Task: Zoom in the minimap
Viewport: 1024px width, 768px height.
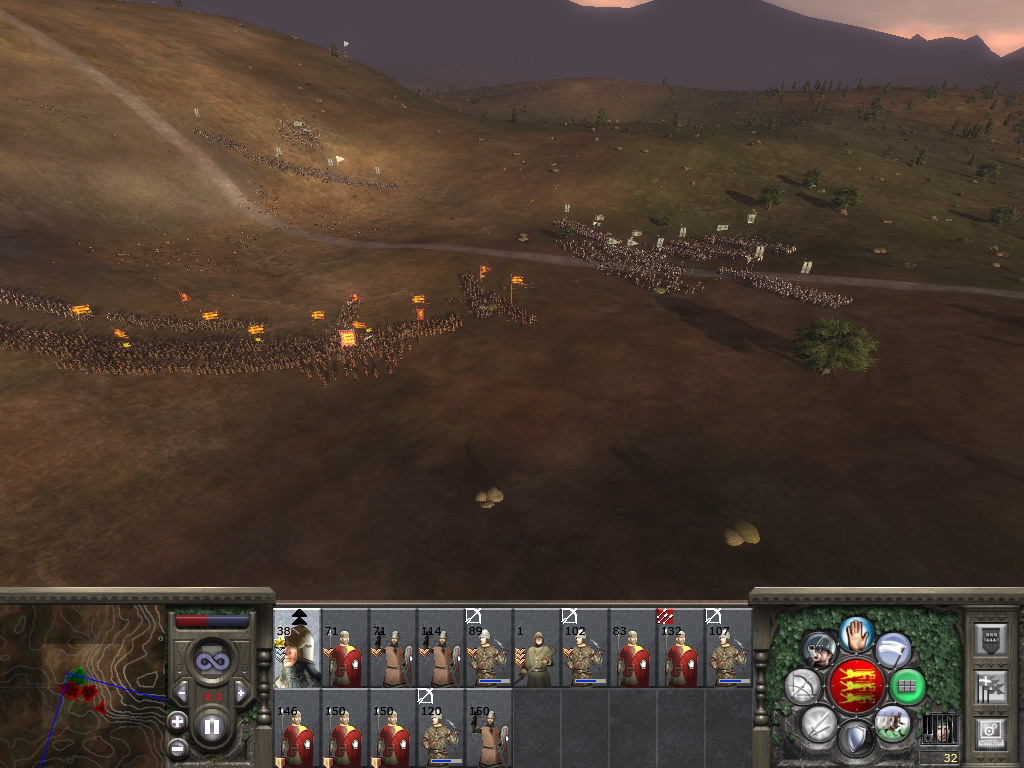Action: click(x=177, y=721)
